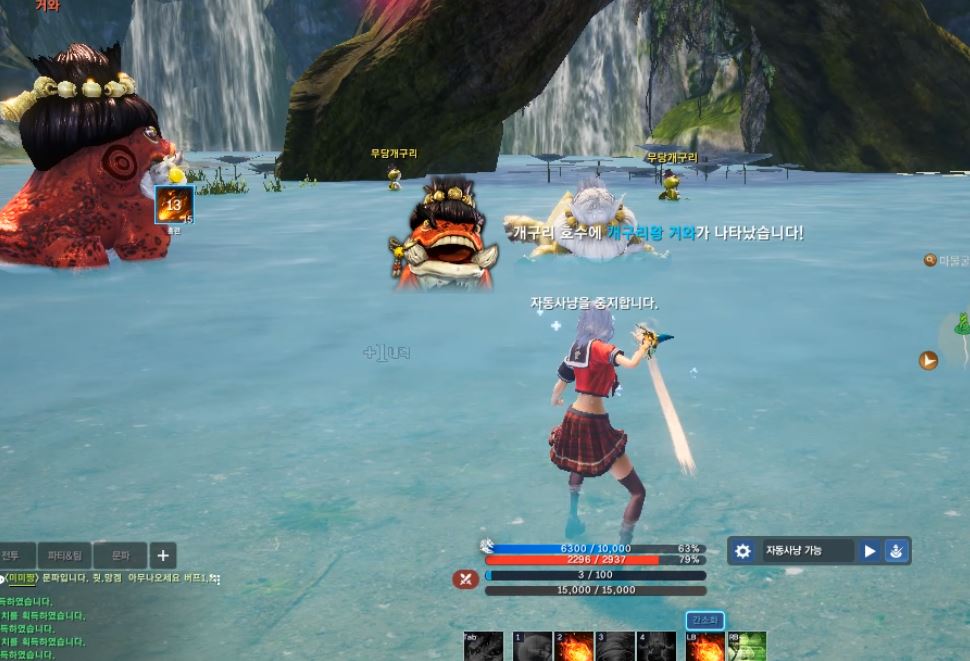Trigger the green RB skill icon
Screen dimensions: 970x661
[746, 647]
